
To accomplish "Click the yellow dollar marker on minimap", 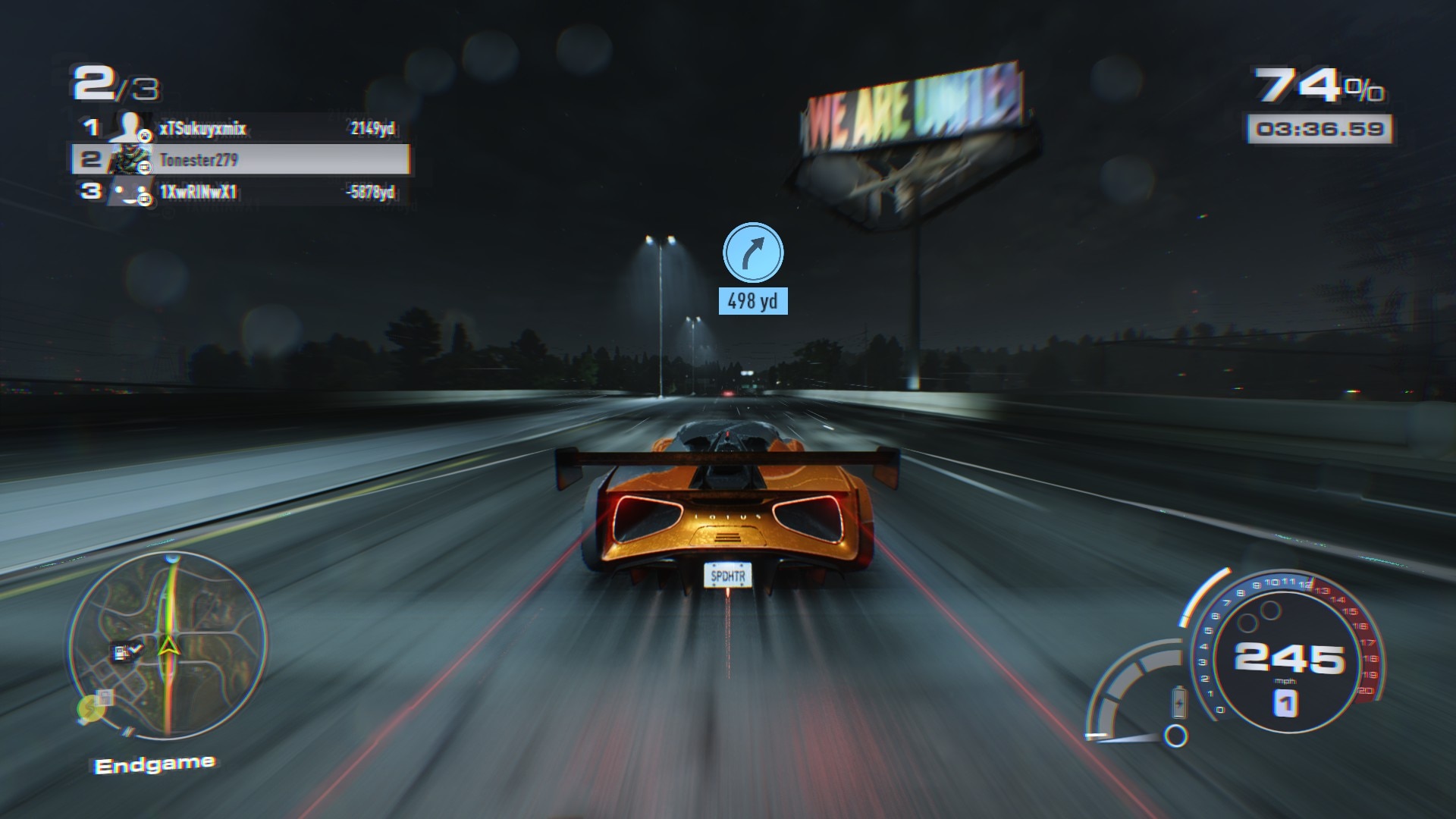I will [x=89, y=708].
